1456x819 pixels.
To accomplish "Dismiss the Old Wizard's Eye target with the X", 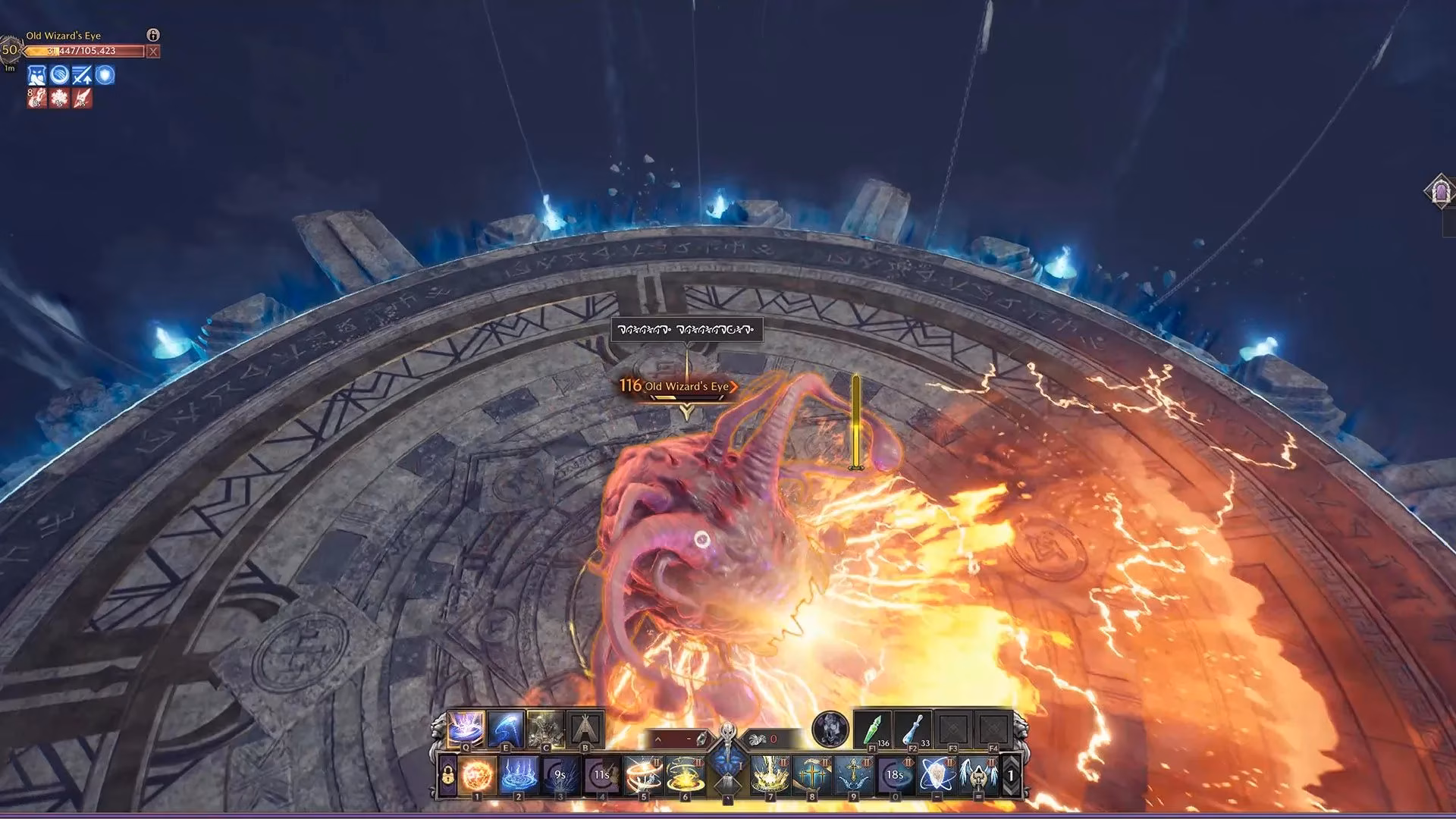I will (x=153, y=51).
